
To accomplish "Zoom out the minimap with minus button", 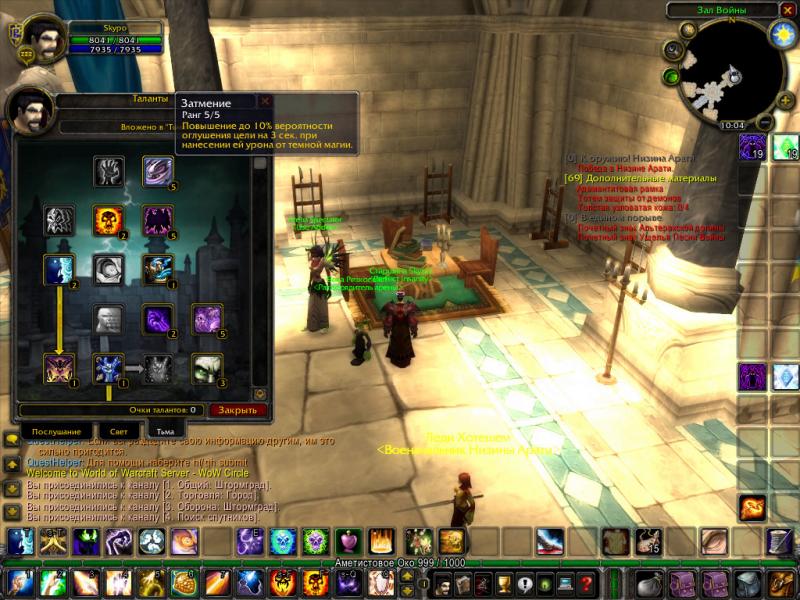I will tap(764, 122).
